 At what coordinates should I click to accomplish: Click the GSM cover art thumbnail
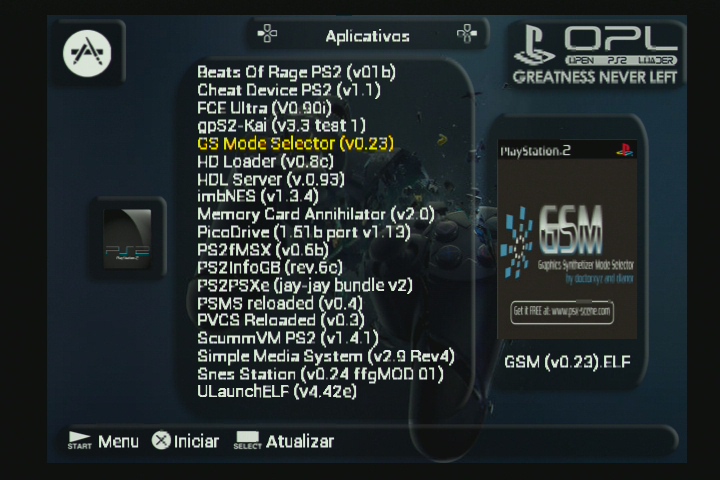[567, 240]
